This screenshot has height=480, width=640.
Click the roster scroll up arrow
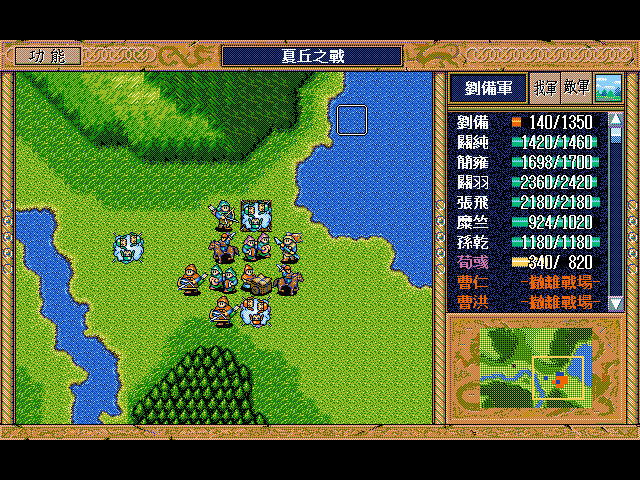pos(616,120)
